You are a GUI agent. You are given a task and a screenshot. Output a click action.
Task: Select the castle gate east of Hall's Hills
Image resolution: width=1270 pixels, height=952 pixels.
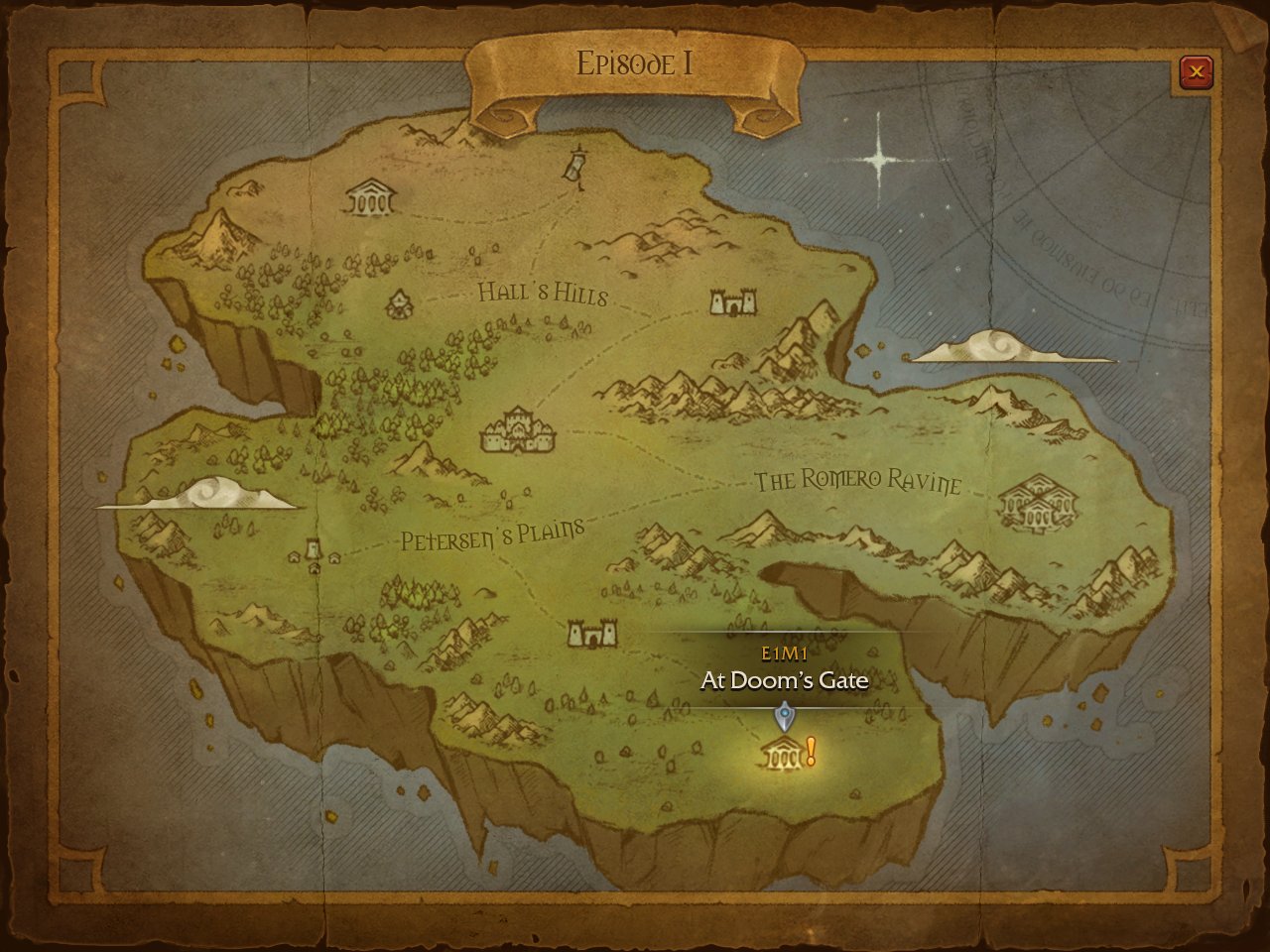coord(733,301)
